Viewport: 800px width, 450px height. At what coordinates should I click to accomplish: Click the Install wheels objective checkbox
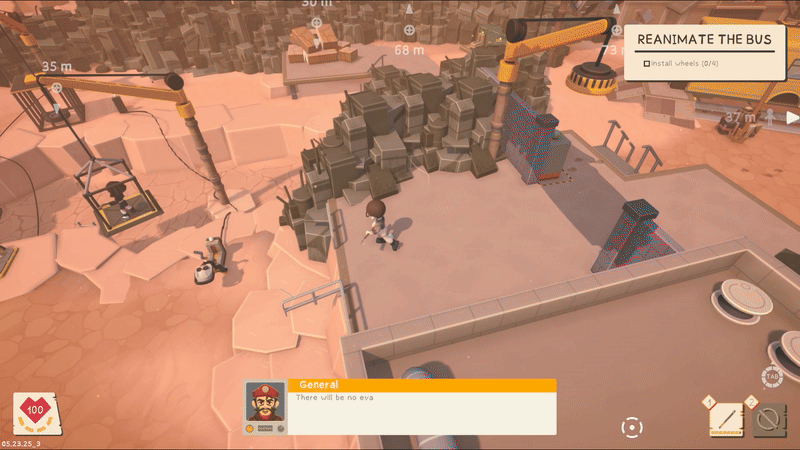click(x=647, y=64)
